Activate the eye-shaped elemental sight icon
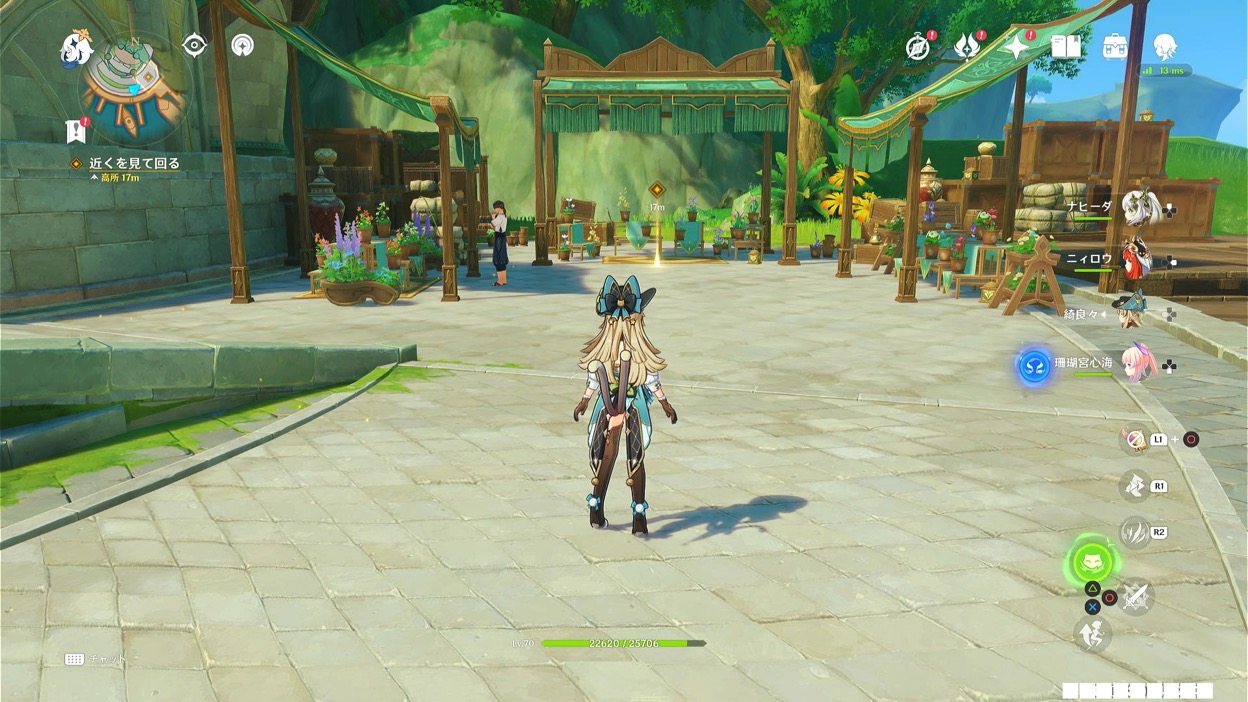 [194, 45]
